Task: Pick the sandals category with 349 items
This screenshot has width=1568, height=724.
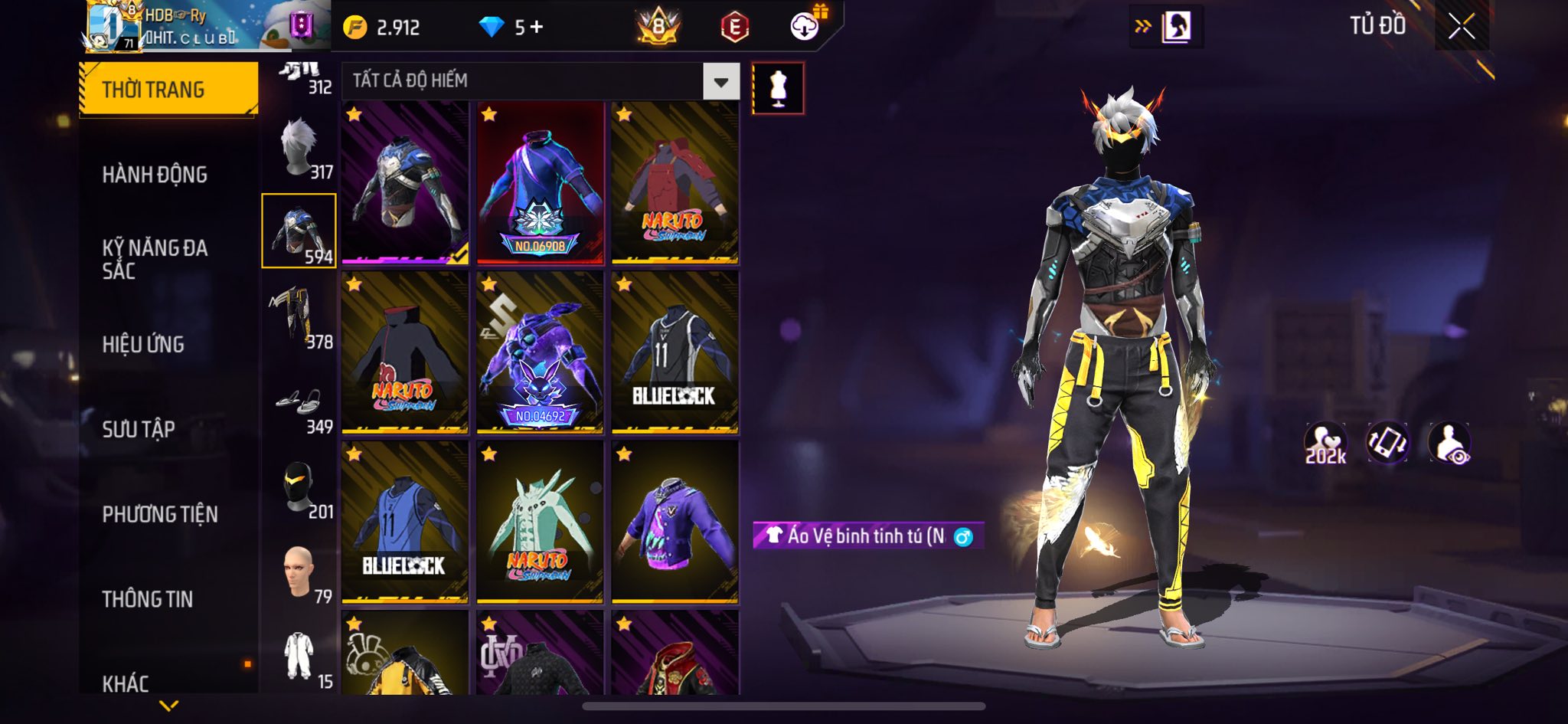Action: (299, 404)
